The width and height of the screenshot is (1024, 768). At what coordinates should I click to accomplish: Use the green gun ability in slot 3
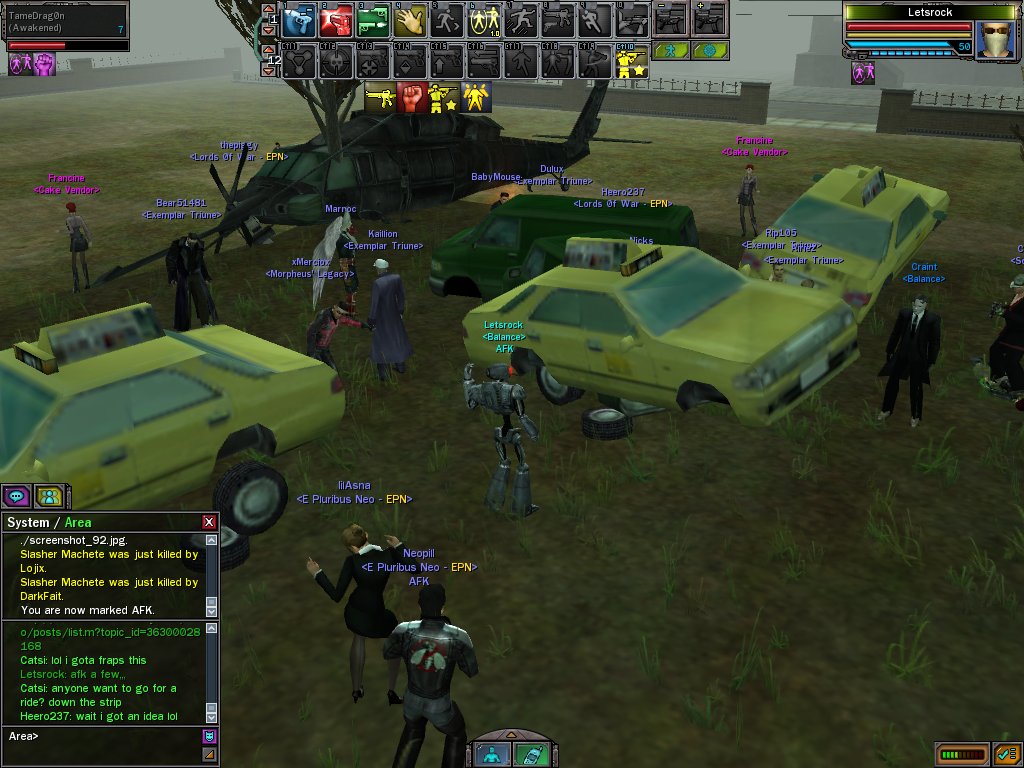tap(371, 19)
